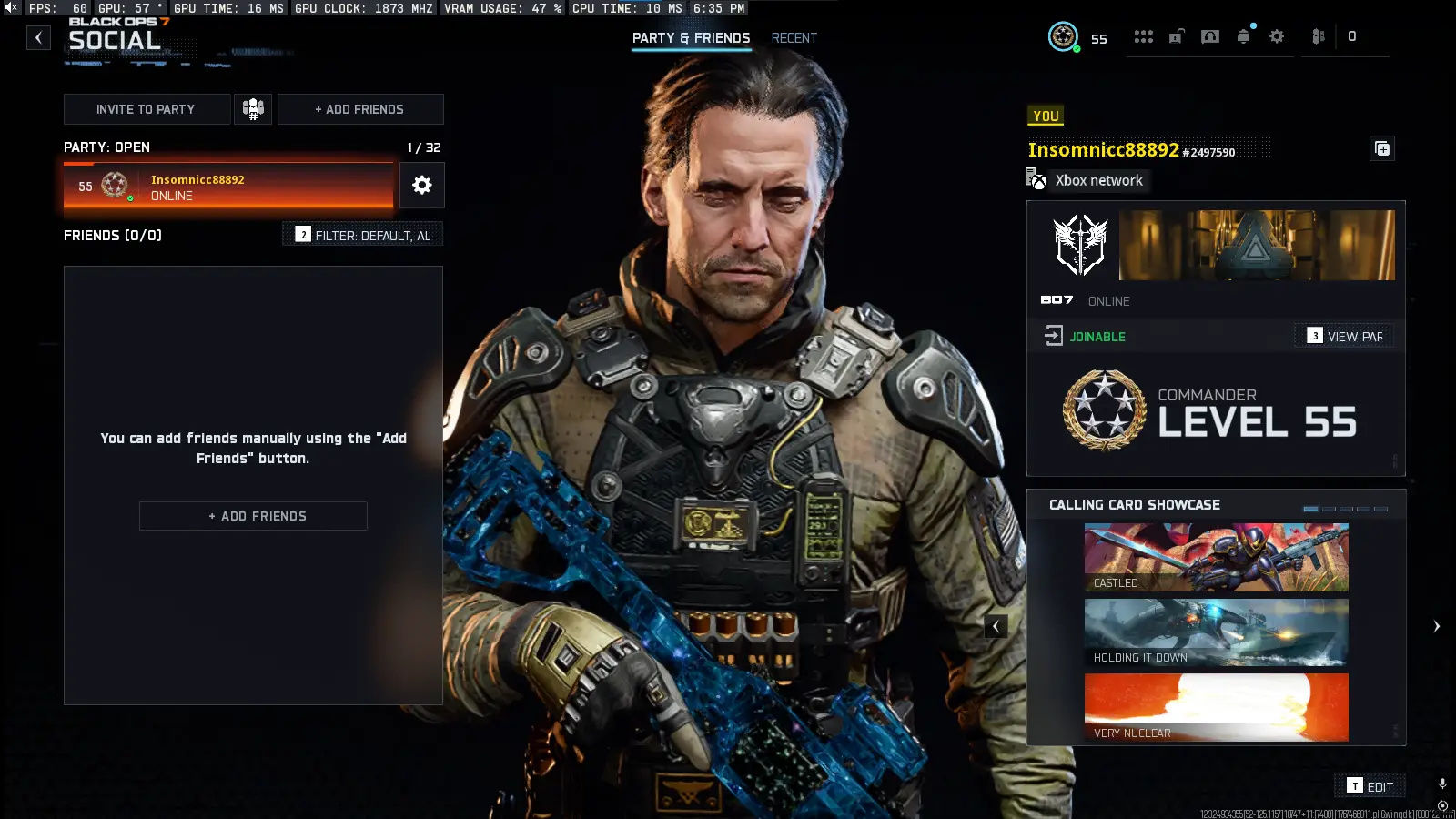Image resolution: width=1456 pixels, height=819 pixels.
Task: Open the Filter: Default, All option
Action: click(x=362, y=234)
